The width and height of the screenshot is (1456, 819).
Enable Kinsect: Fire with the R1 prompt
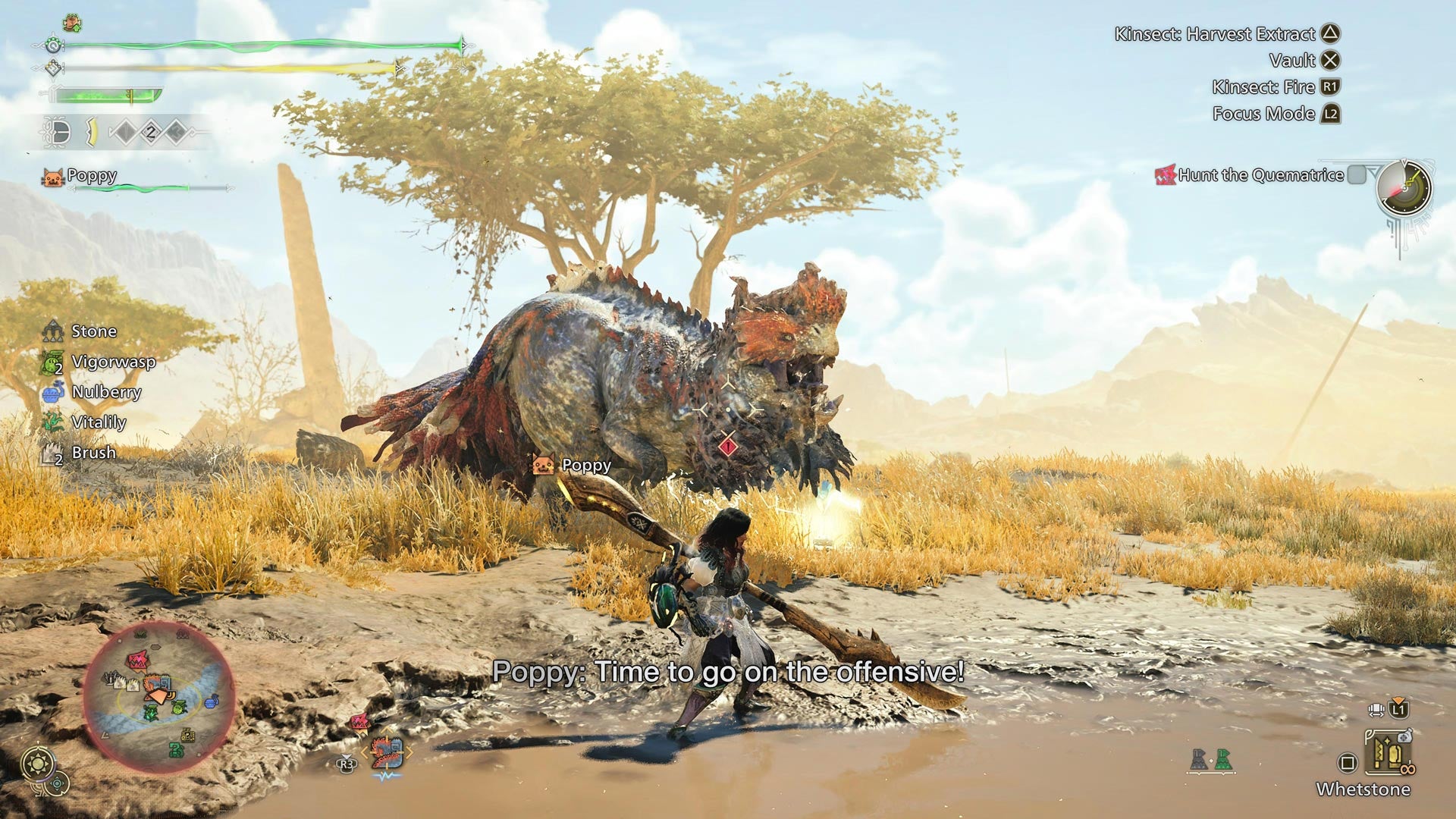(1332, 87)
